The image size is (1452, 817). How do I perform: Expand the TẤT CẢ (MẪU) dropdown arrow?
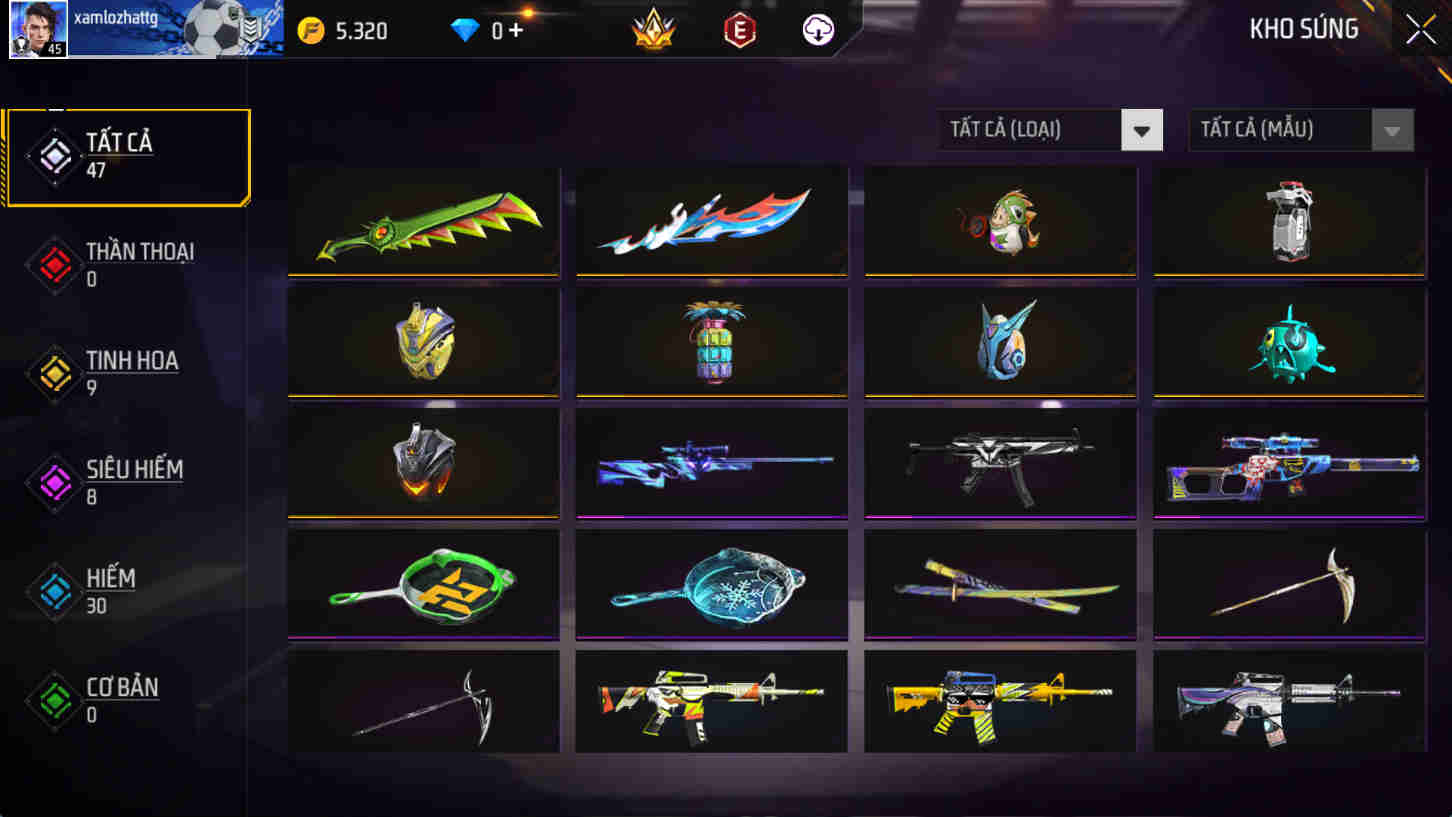coord(1394,130)
